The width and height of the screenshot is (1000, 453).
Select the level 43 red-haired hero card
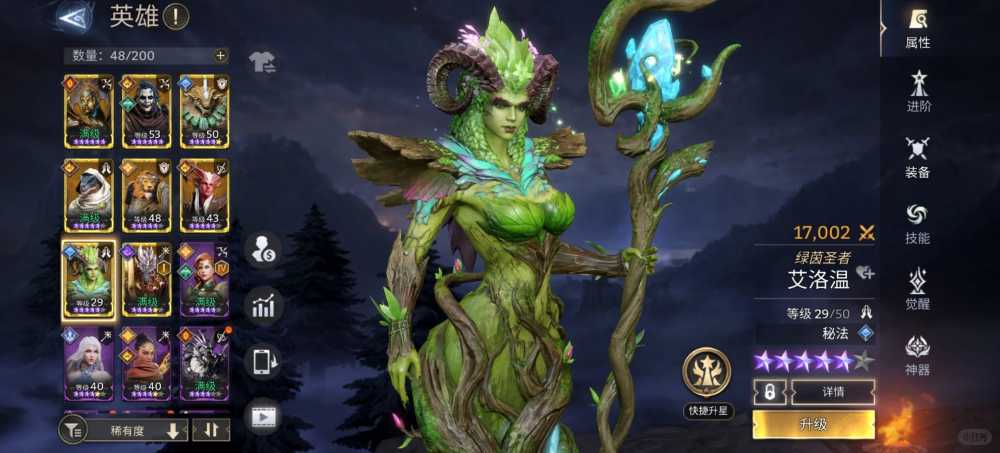tap(204, 194)
